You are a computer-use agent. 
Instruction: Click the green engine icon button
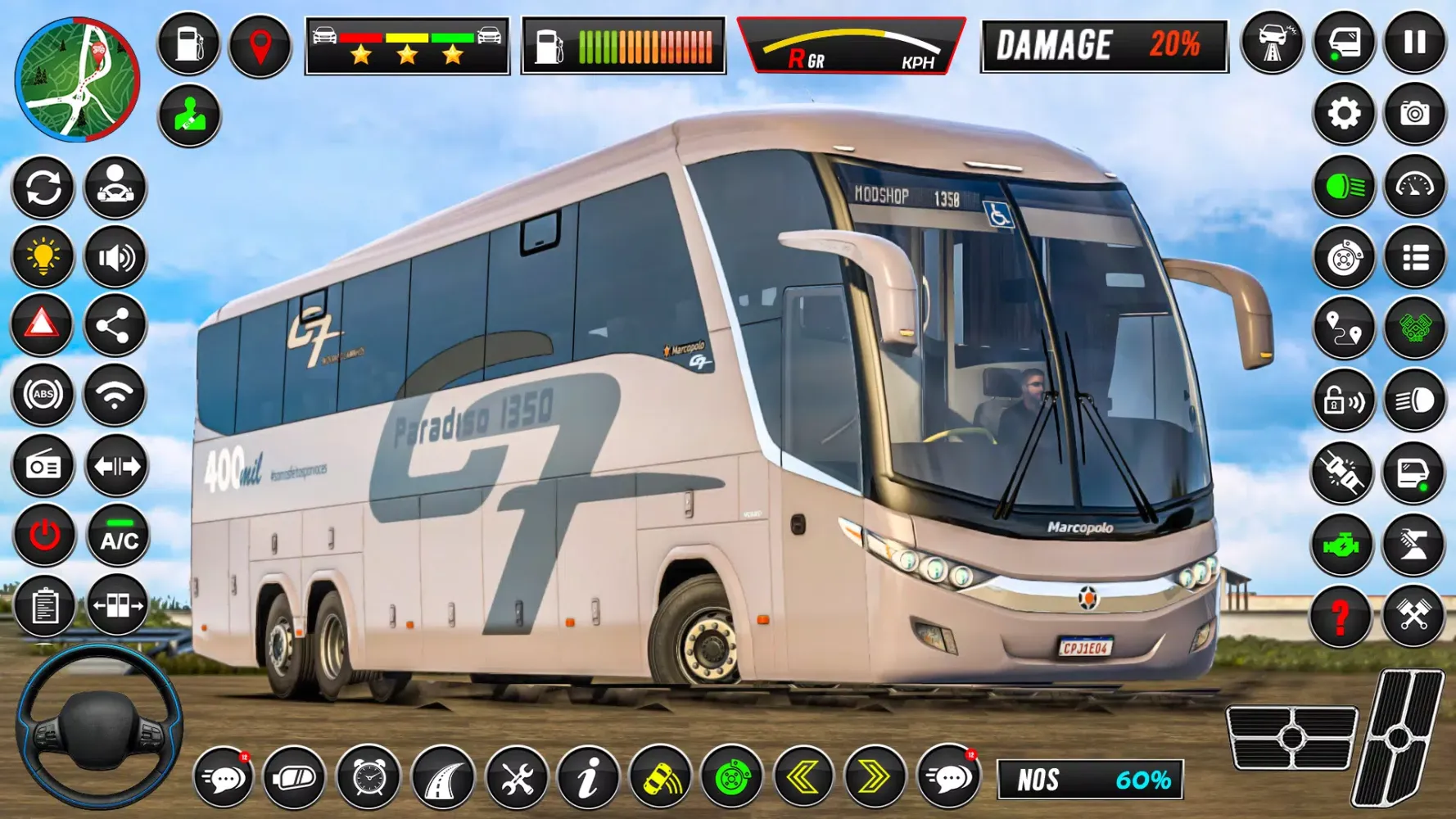pyautogui.click(x=1341, y=545)
